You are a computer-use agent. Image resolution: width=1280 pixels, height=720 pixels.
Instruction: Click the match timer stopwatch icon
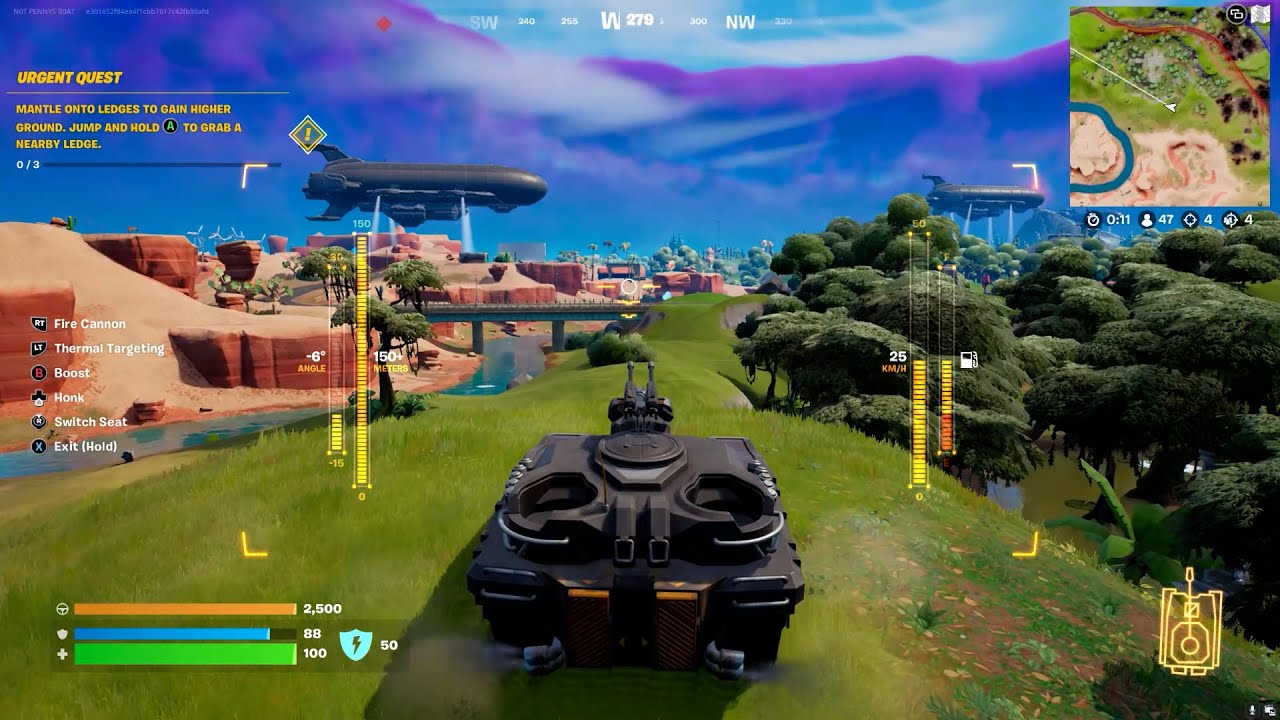coord(1094,220)
